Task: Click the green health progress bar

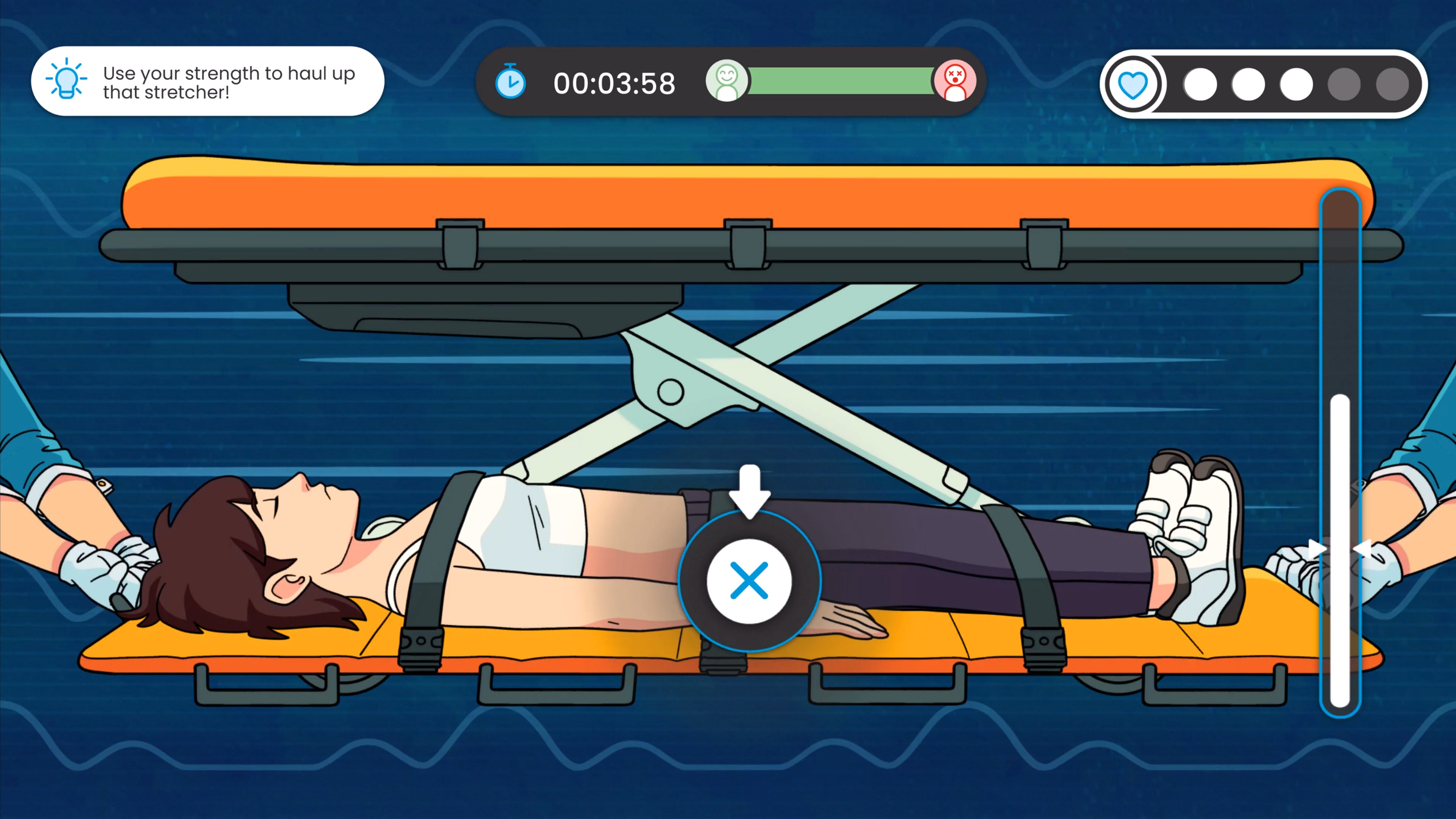Action: point(836,82)
